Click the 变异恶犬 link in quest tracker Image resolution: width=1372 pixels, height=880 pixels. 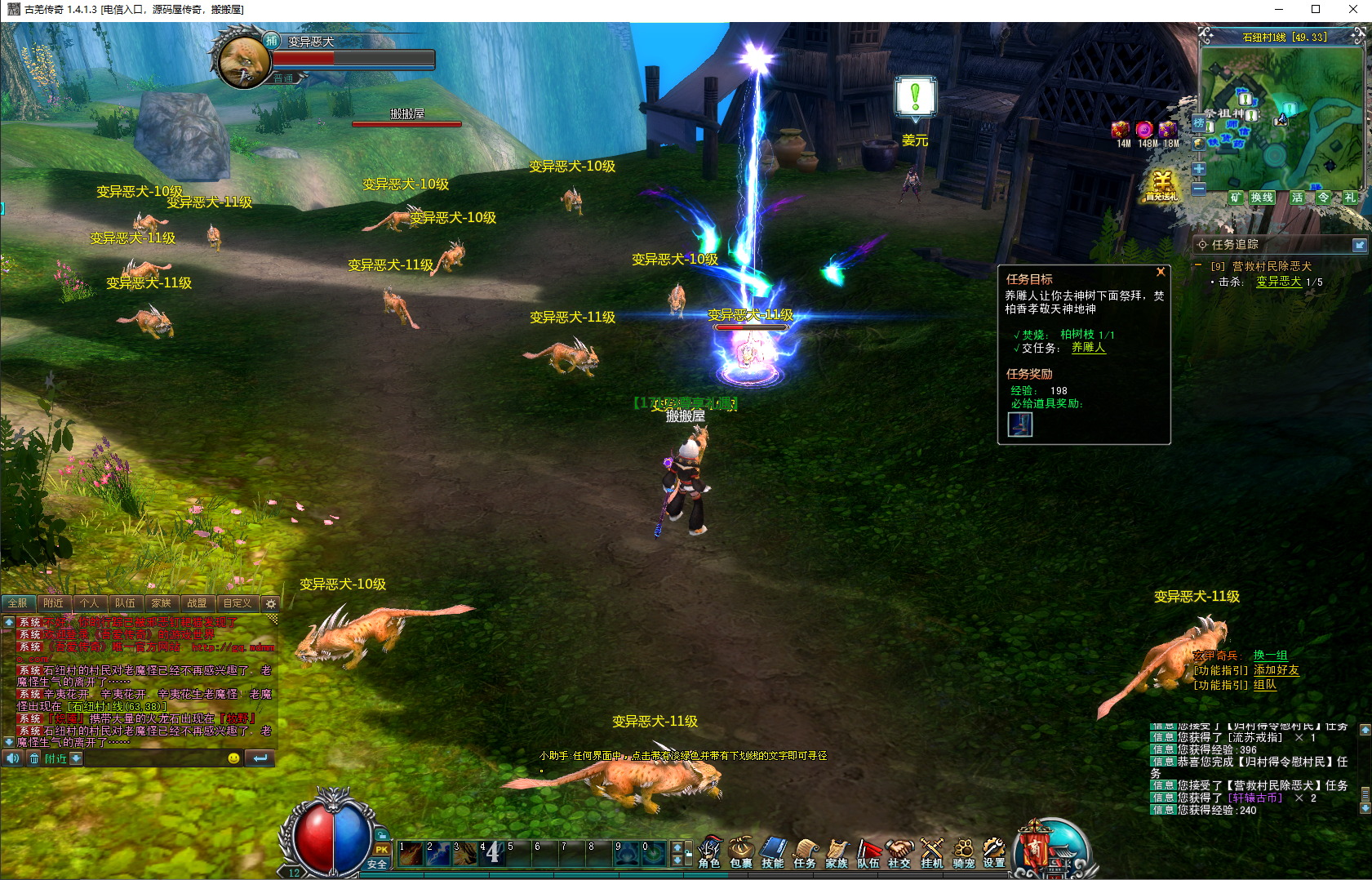pos(1278,282)
